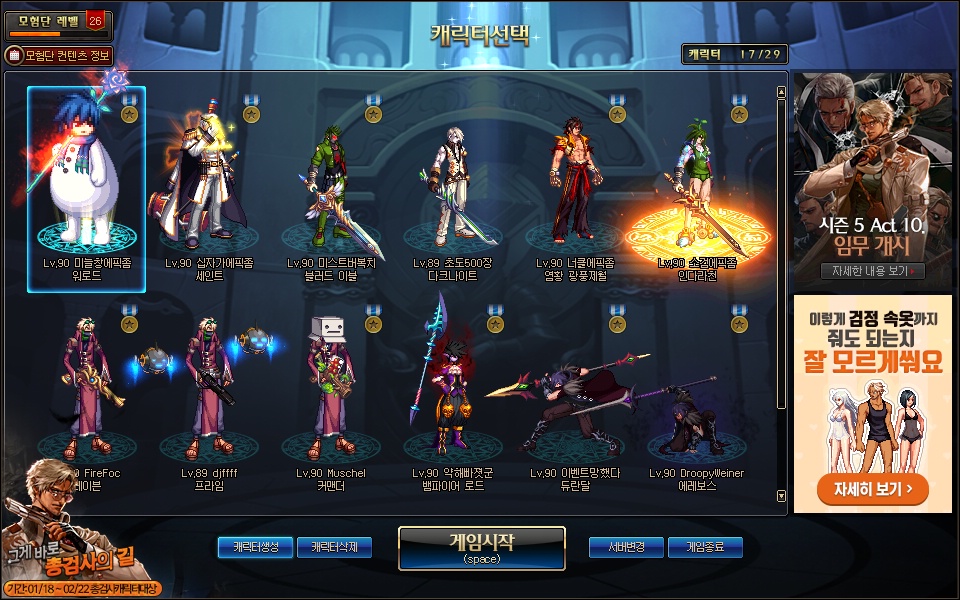Choose 서버변경 to change server
This screenshot has width=960, height=600.
626,547
